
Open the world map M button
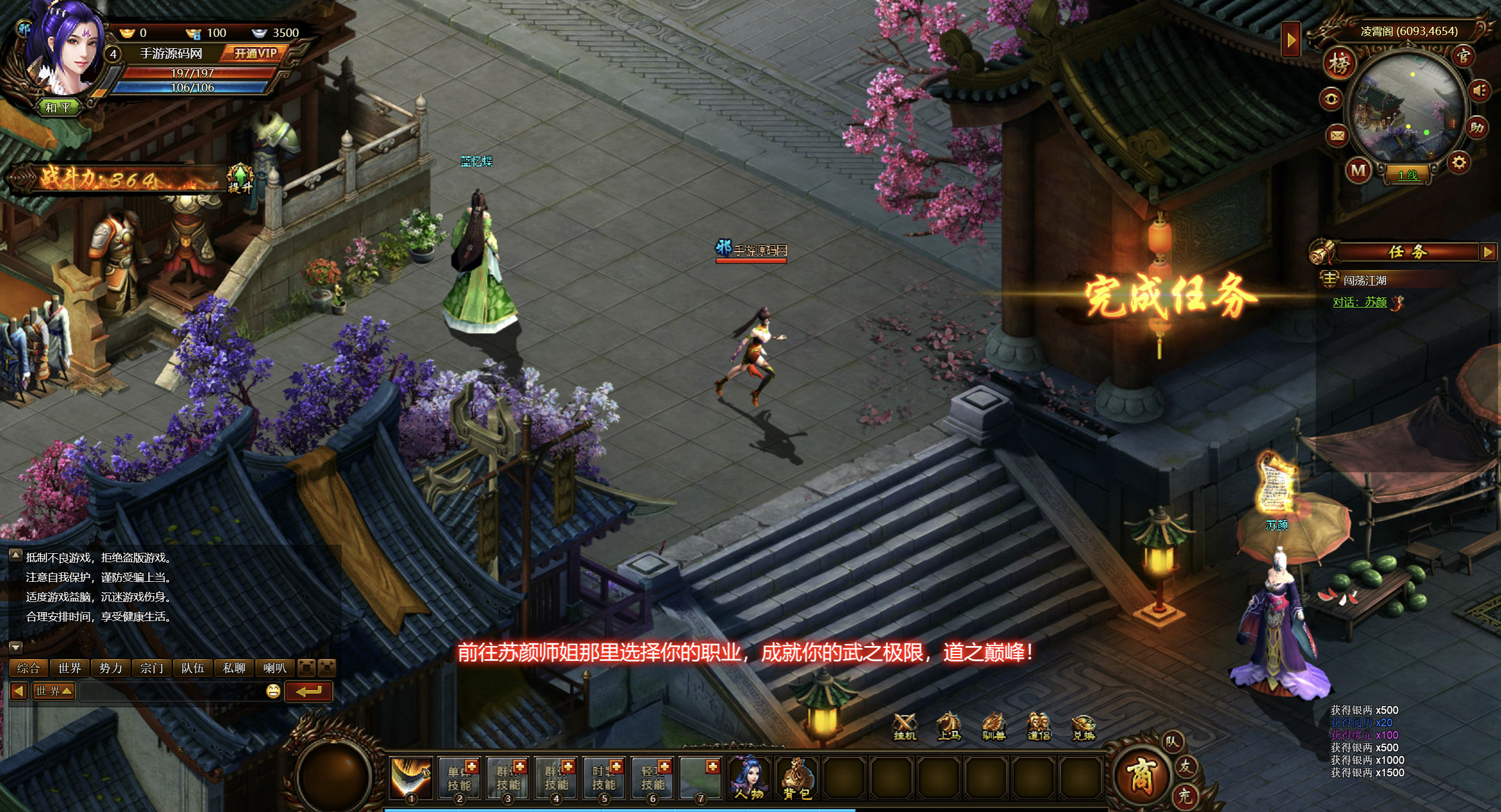(1358, 171)
